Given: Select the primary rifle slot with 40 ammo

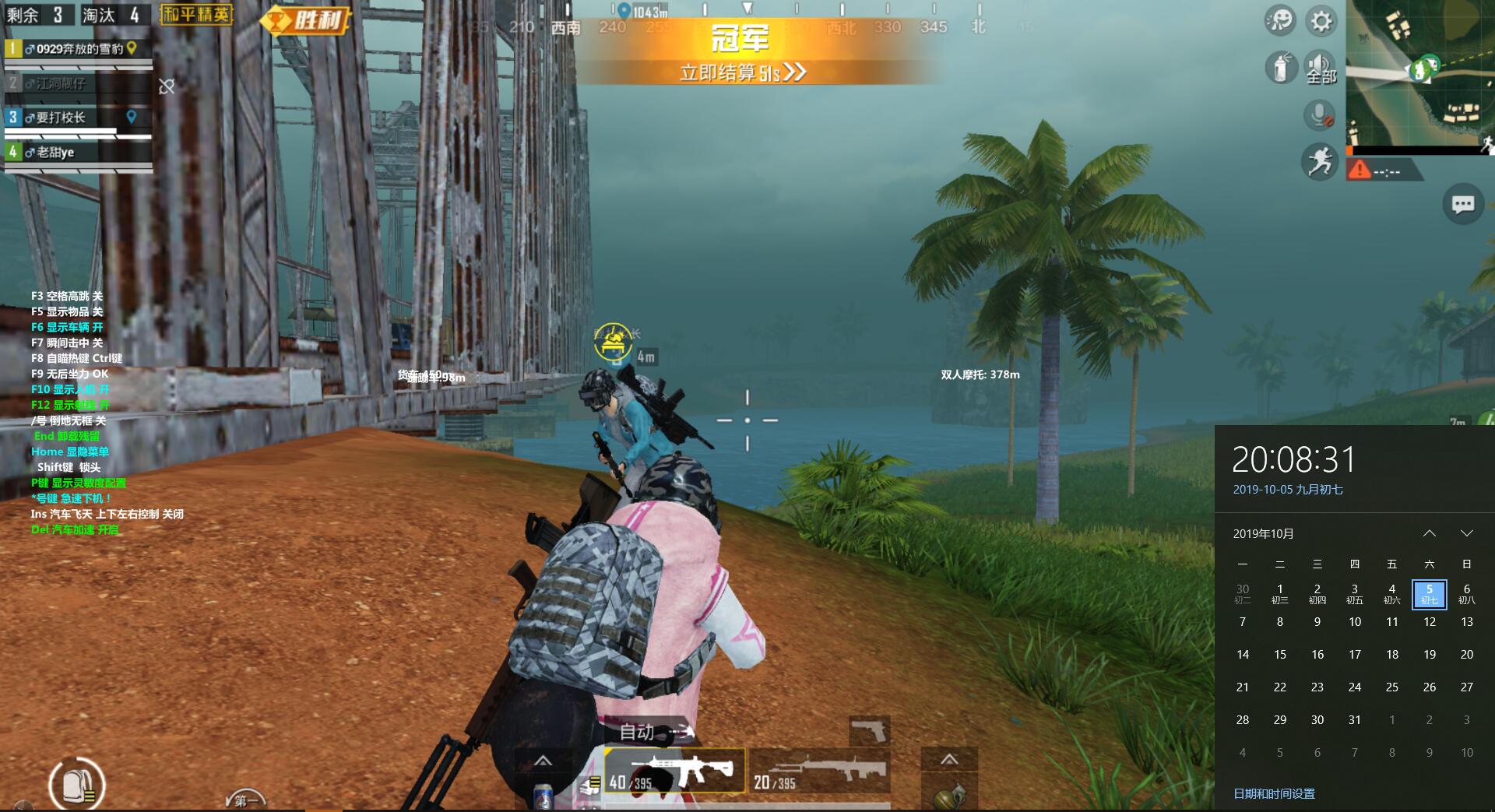Looking at the screenshot, I should tap(675, 771).
